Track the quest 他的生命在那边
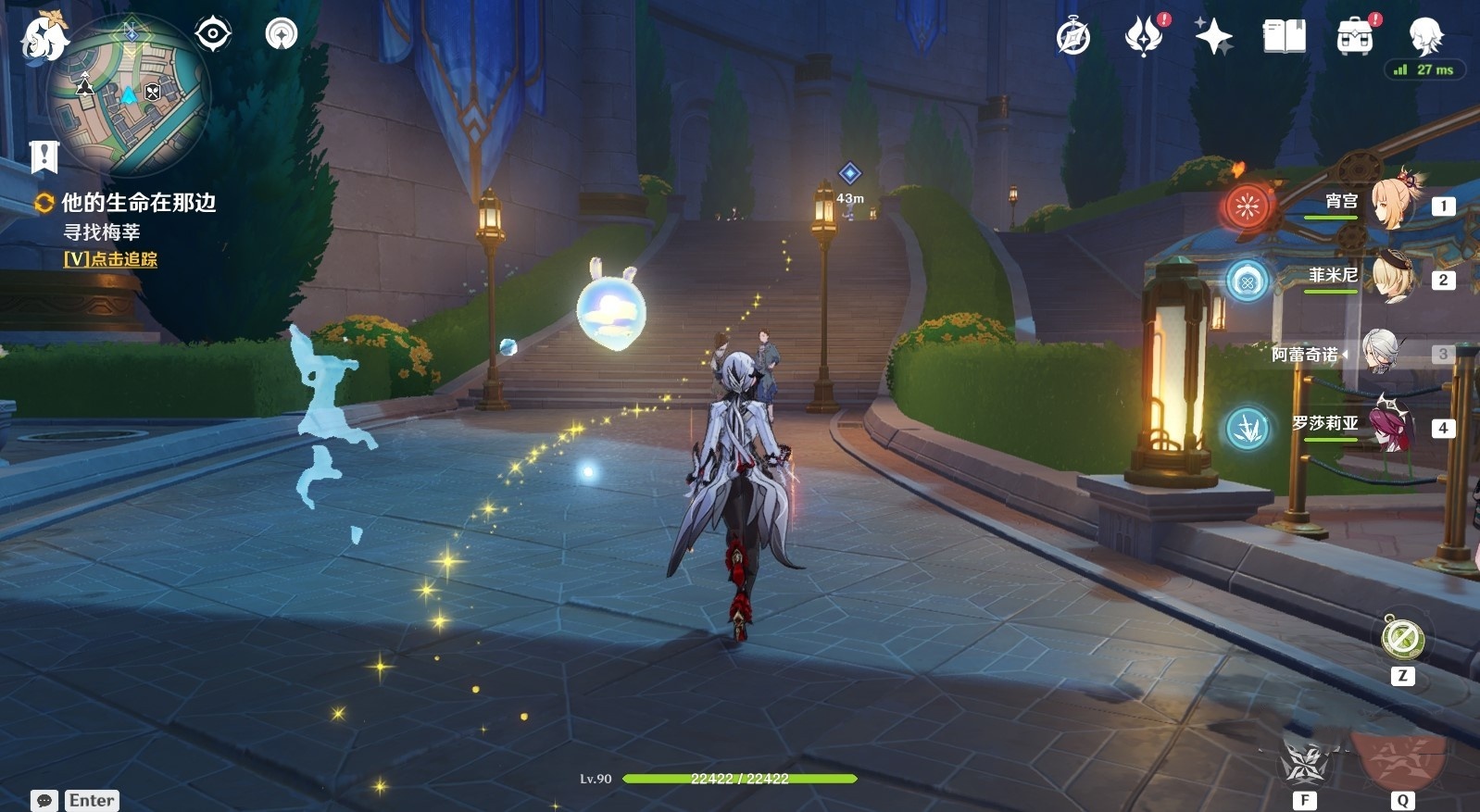This screenshot has height=812, width=1480. pyautogui.click(x=137, y=203)
